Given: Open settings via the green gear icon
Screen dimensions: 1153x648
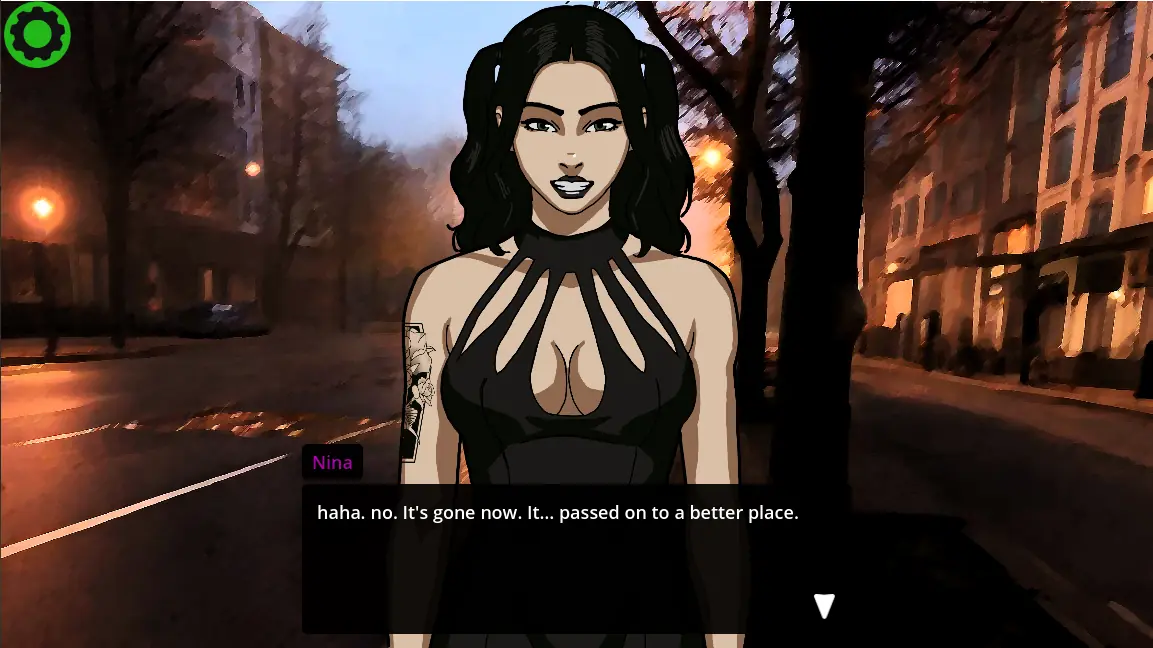Looking at the screenshot, I should tap(37, 34).
